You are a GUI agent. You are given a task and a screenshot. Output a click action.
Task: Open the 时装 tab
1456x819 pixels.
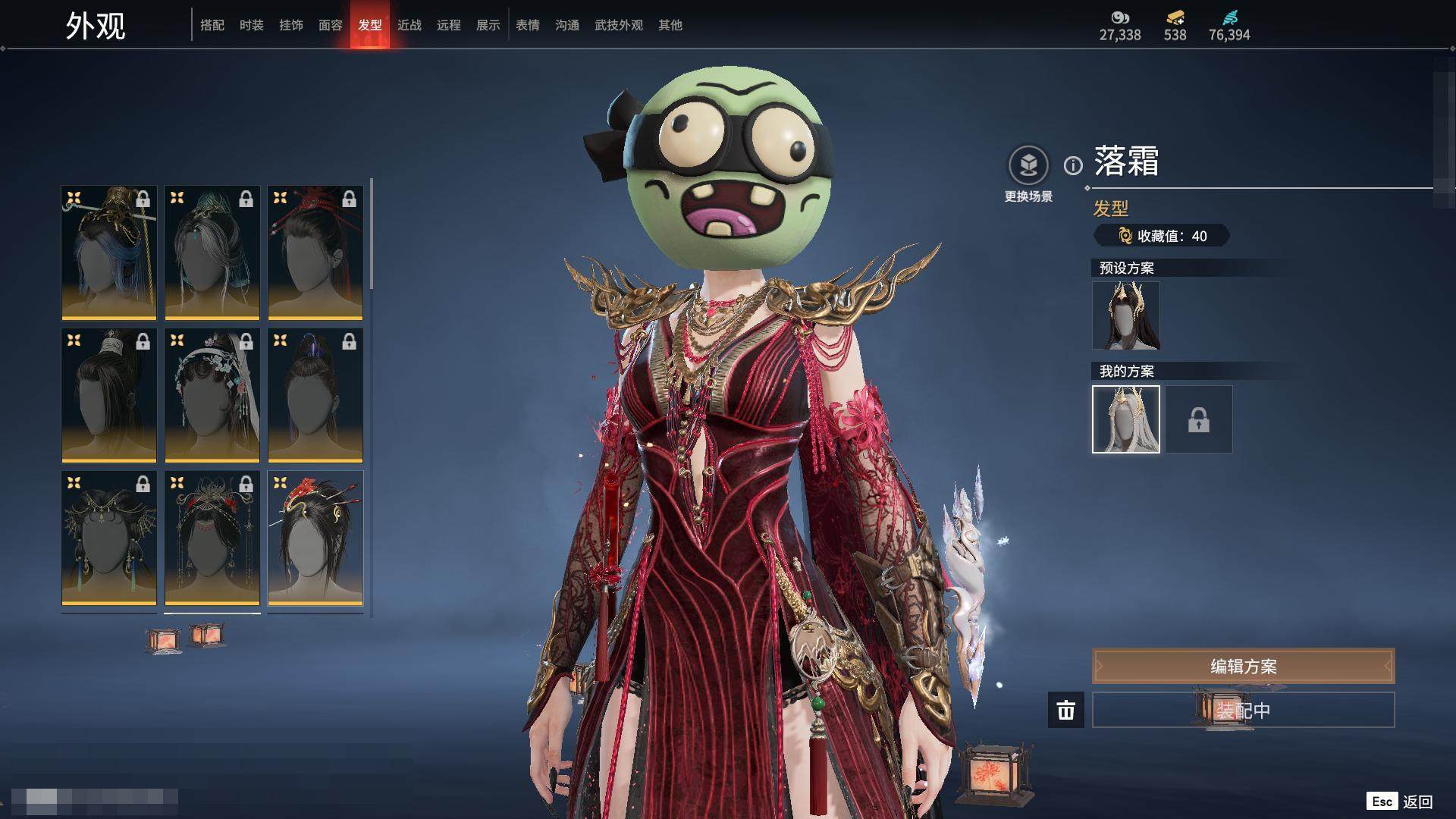(252, 25)
